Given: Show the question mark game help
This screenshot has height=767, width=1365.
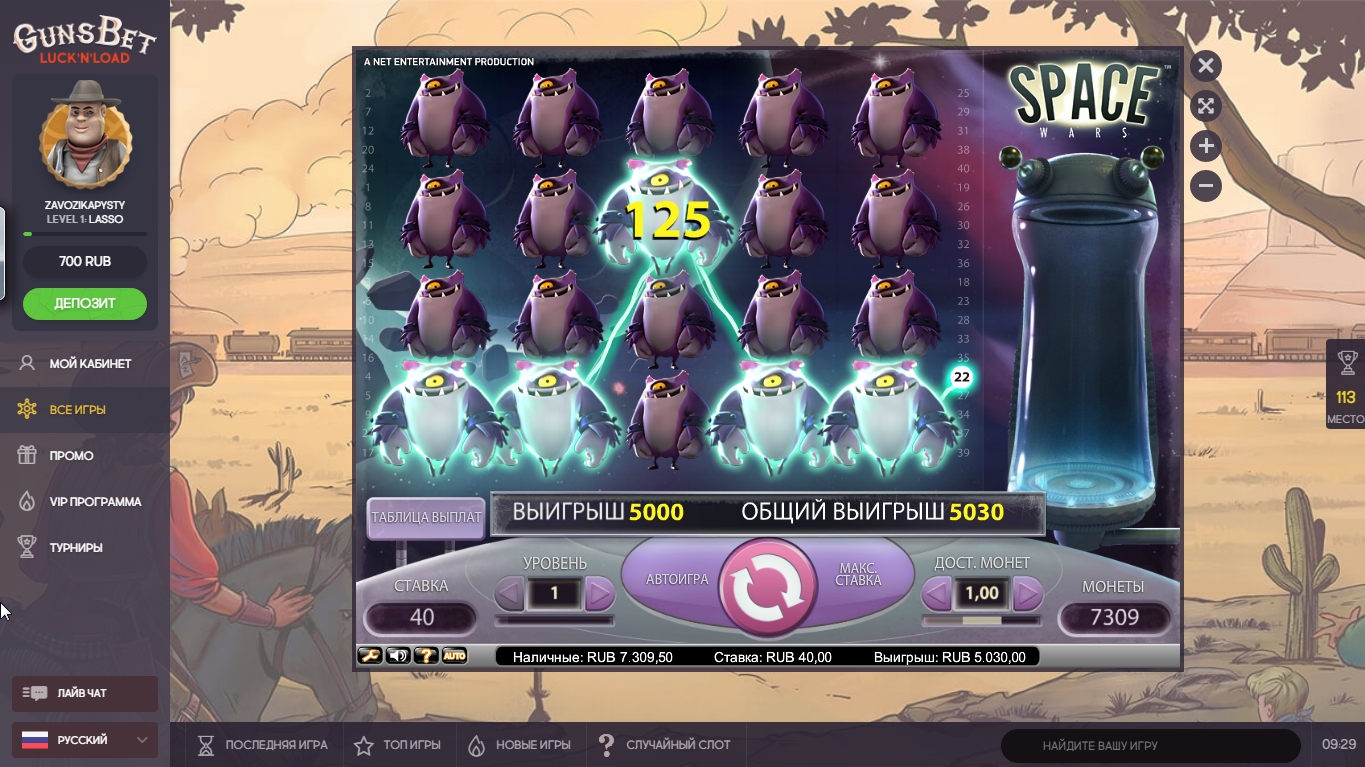Looking at the screenshot, I should (x=426, y=656).
